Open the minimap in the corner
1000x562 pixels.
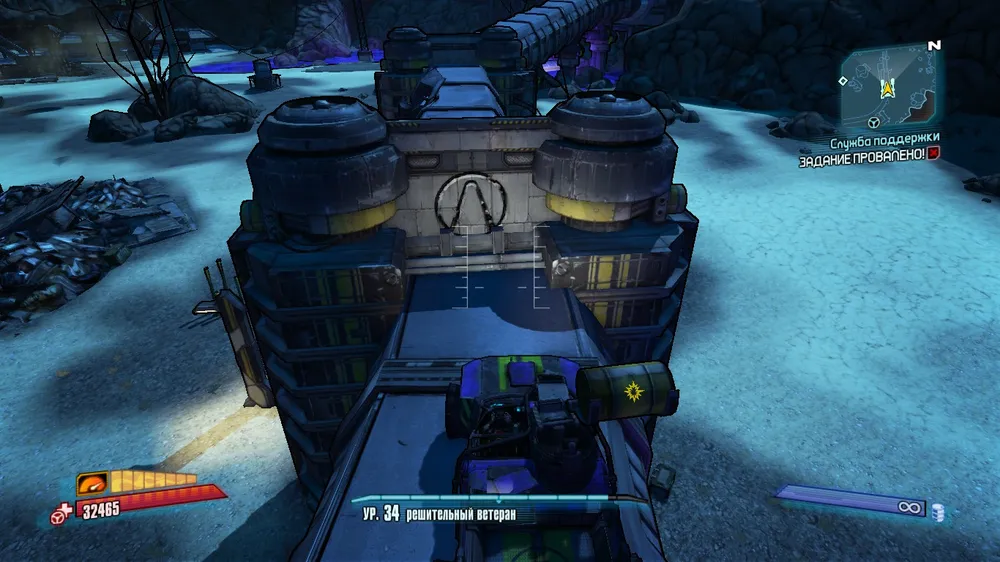[x=888, y=86]
